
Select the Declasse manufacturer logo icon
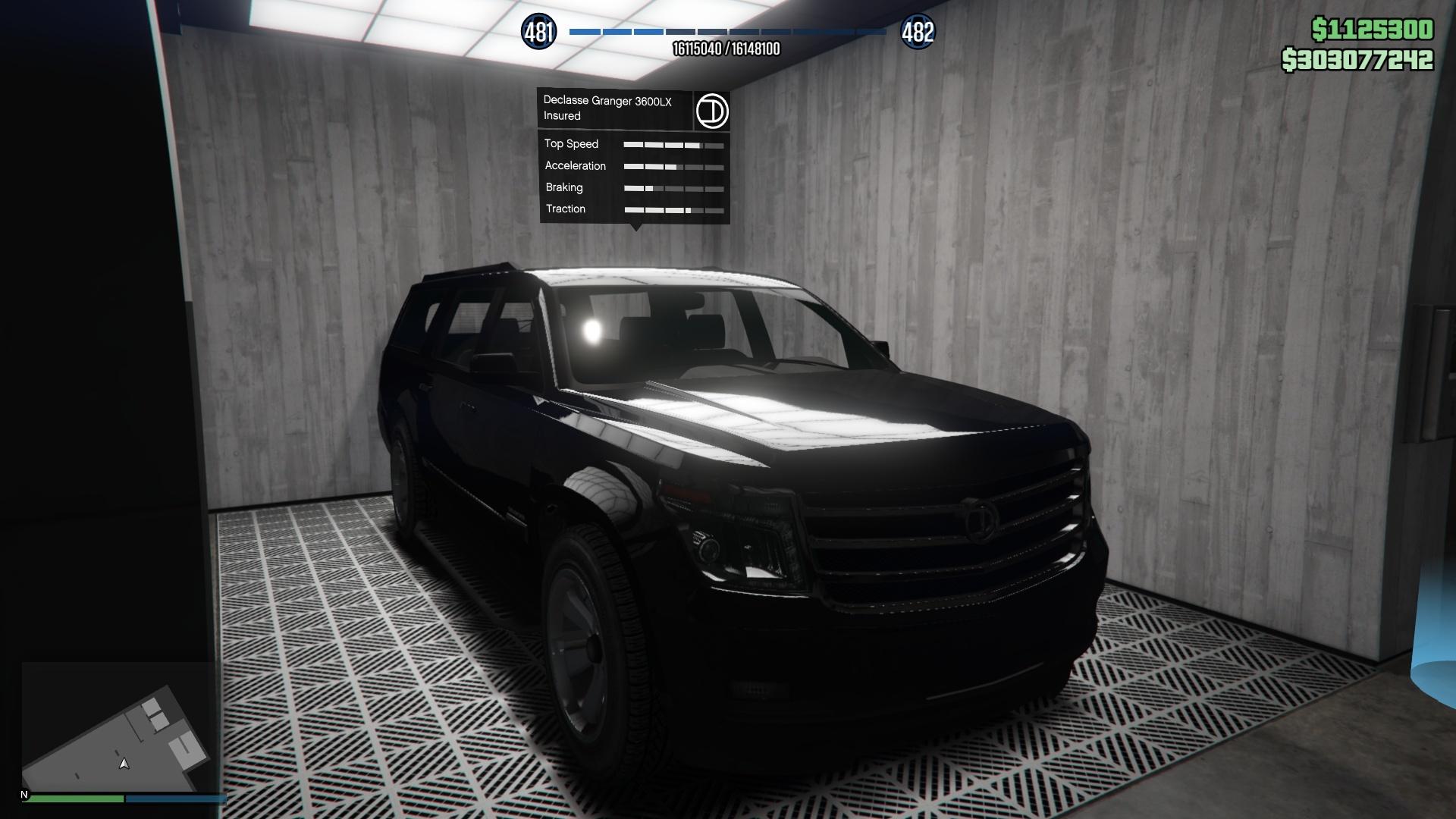(x=711, y=111)
